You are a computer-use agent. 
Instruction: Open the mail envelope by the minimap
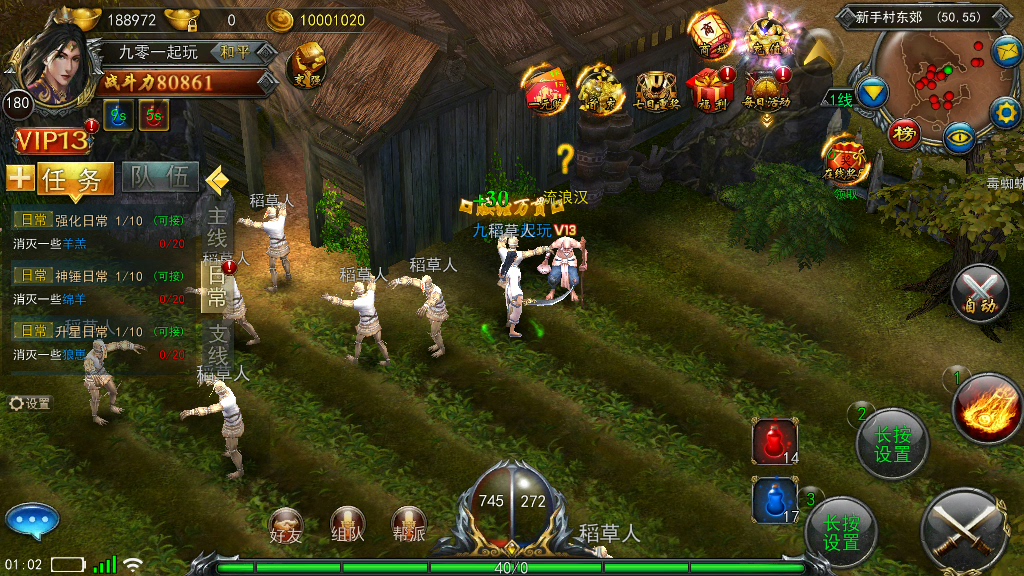(x=1005, y=50)
